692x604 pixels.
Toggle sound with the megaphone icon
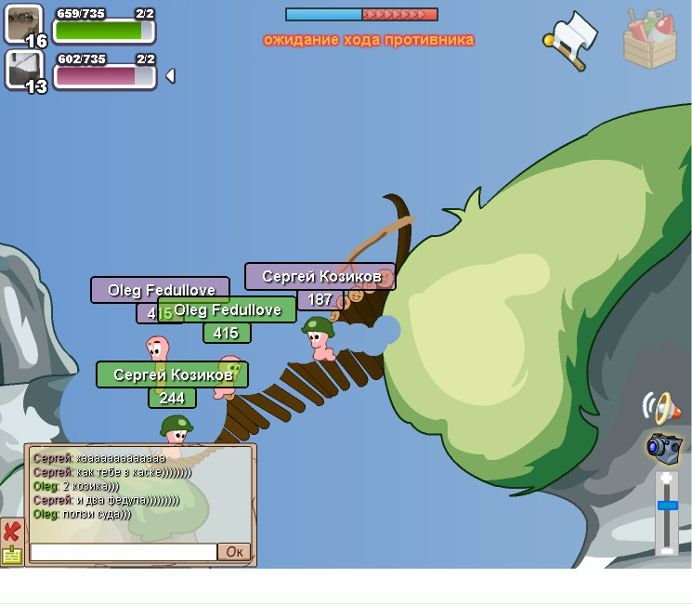point(663,406)
